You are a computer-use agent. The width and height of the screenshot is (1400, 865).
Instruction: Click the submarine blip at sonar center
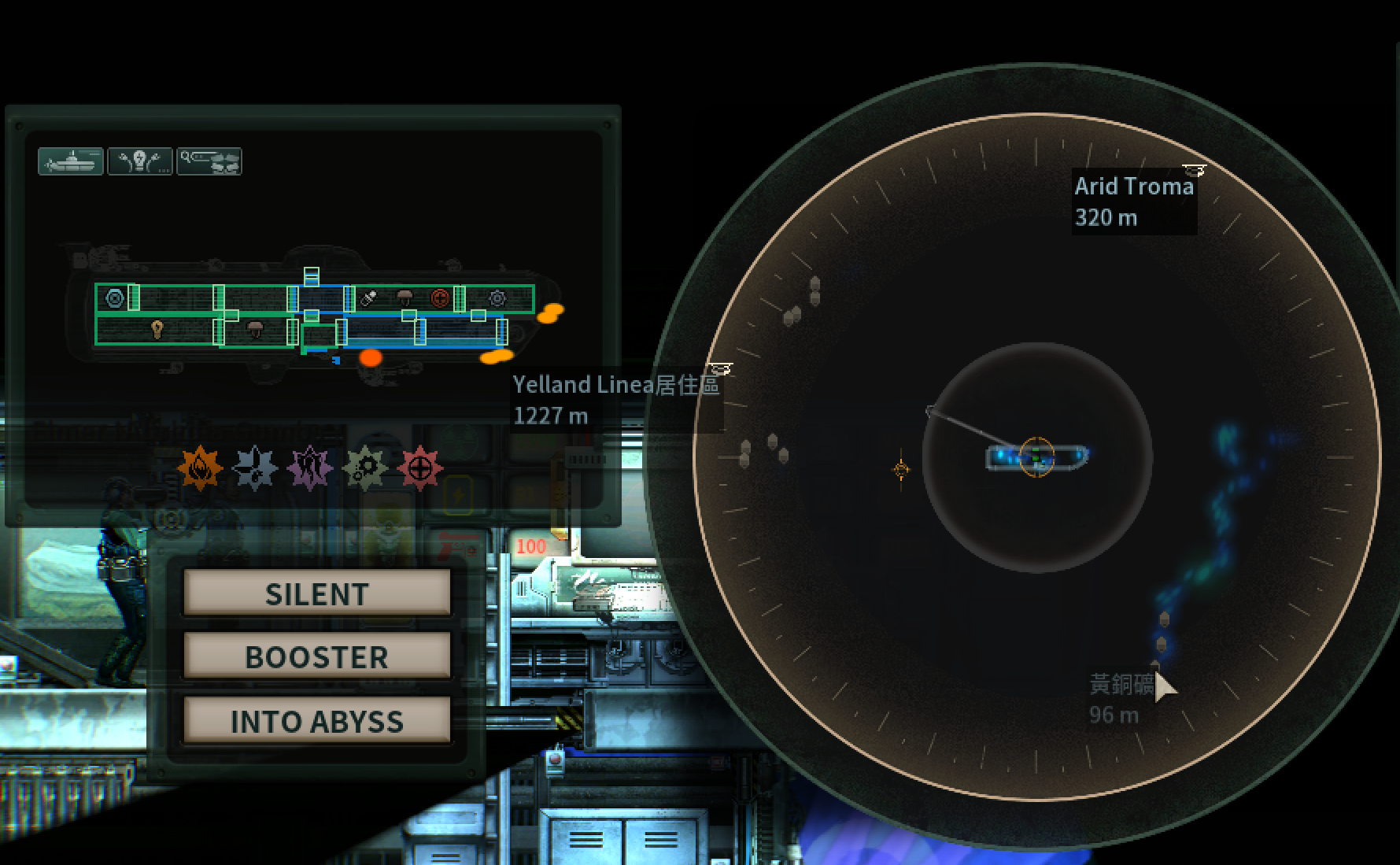(x=1036, y=457)
